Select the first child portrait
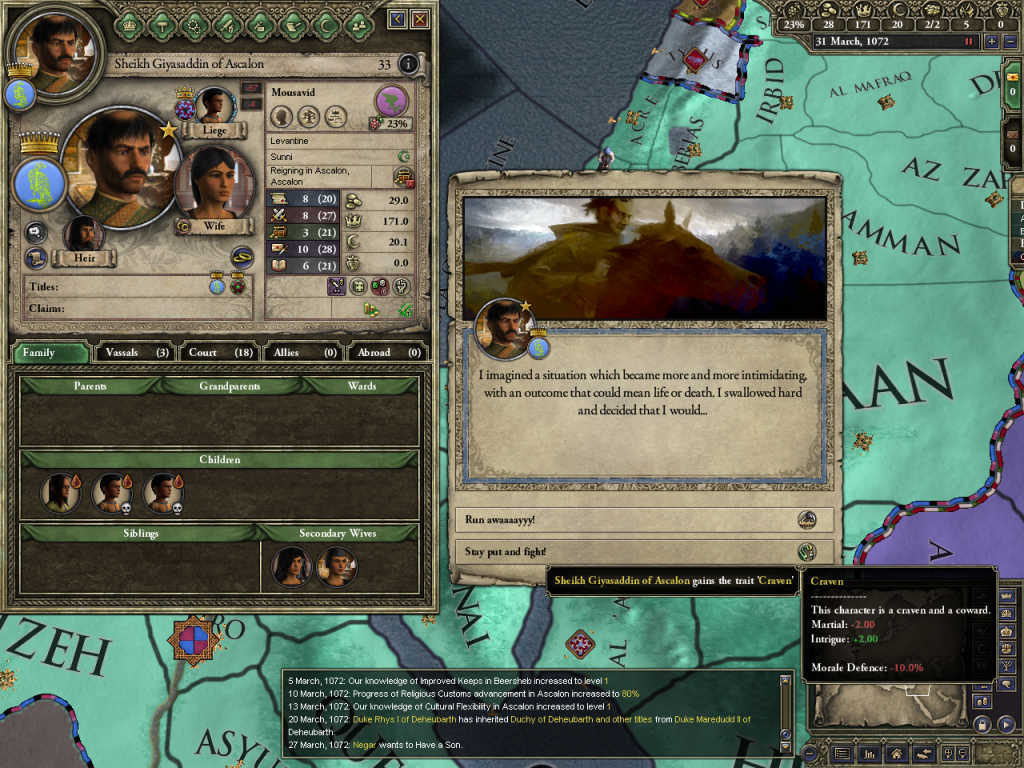Viewport: 1024px width, 768px height. (x=59, y=492)
